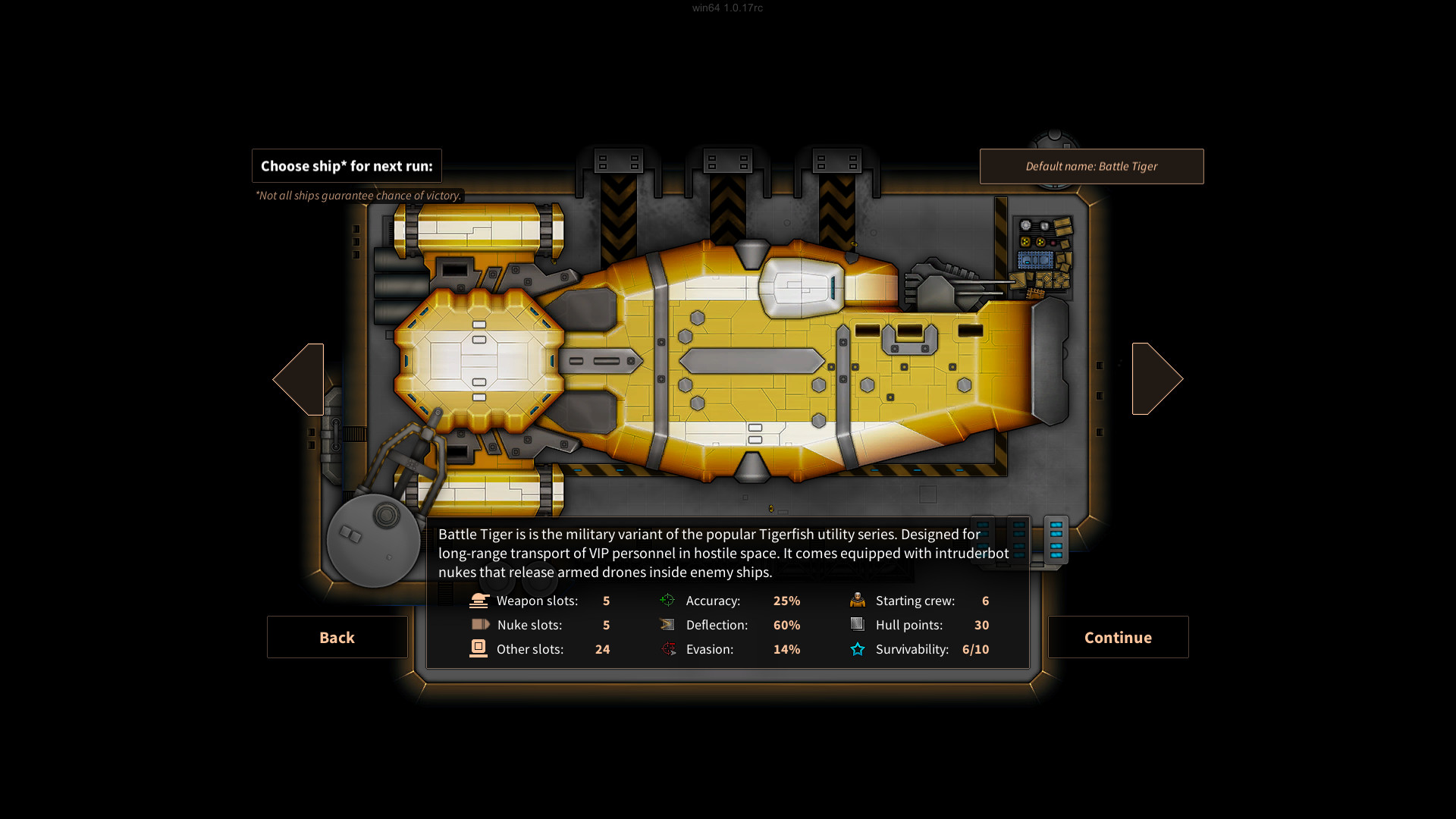Click the 6/10 survivability rating value

coord(976,649)
